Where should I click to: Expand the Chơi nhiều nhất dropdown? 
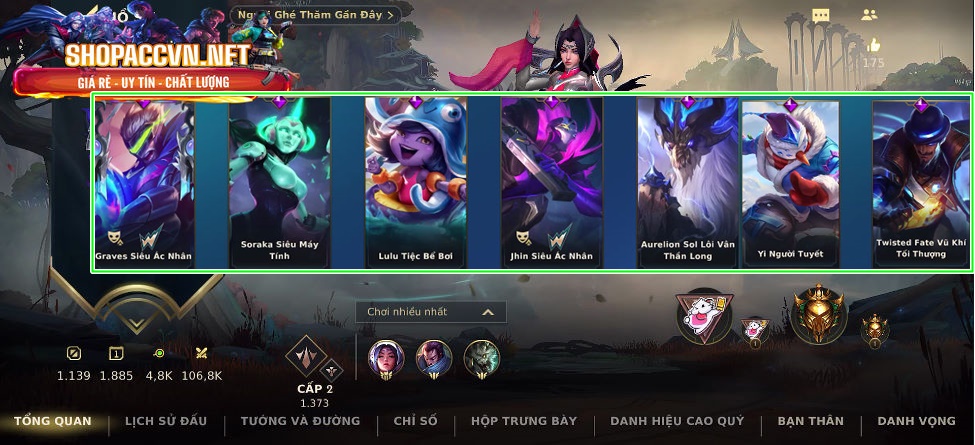pos(431,312)
